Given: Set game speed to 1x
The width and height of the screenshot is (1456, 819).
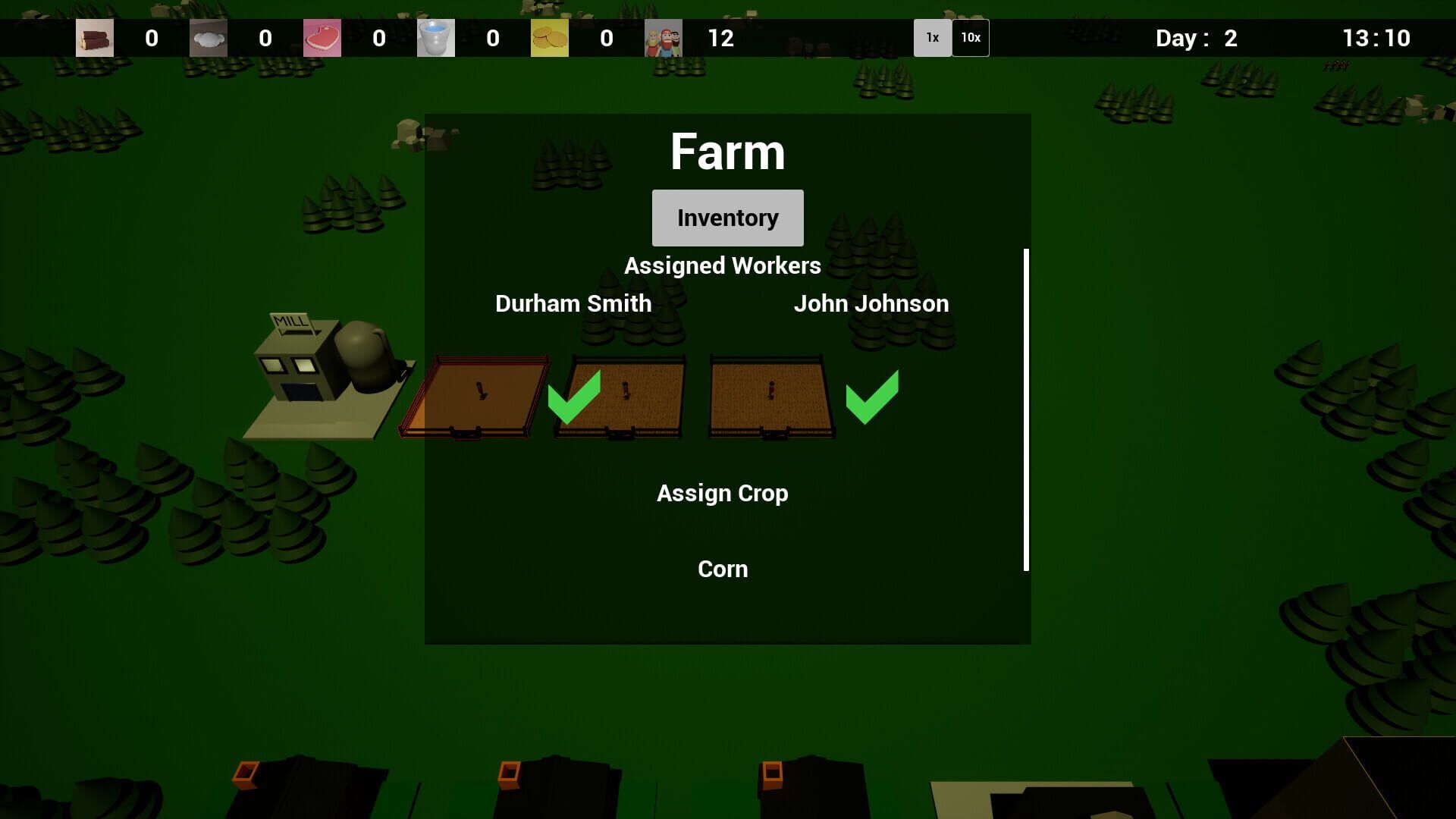Looking at the screenshot, I should (932, 38).
